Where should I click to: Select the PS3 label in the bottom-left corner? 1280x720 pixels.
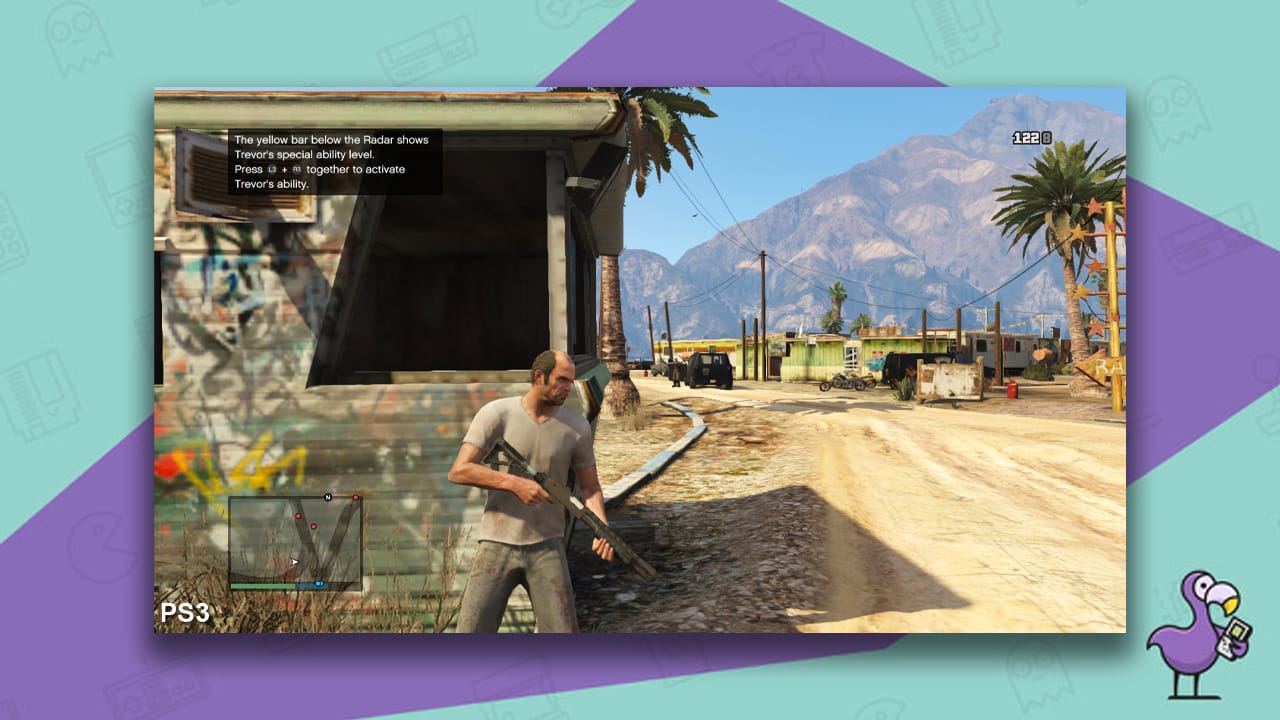185,610
